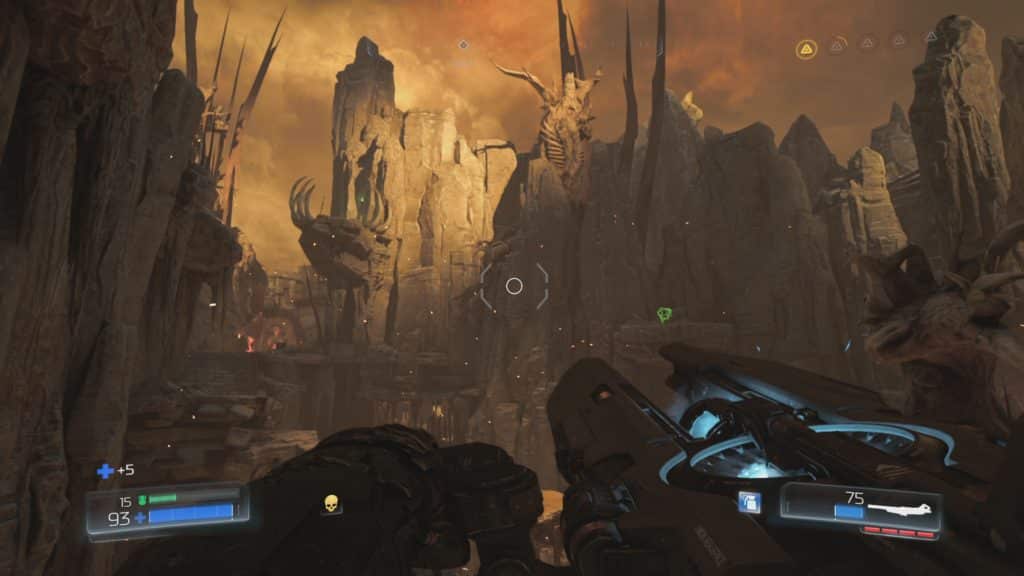Select the blue equipment item icon

coord(748,502)
